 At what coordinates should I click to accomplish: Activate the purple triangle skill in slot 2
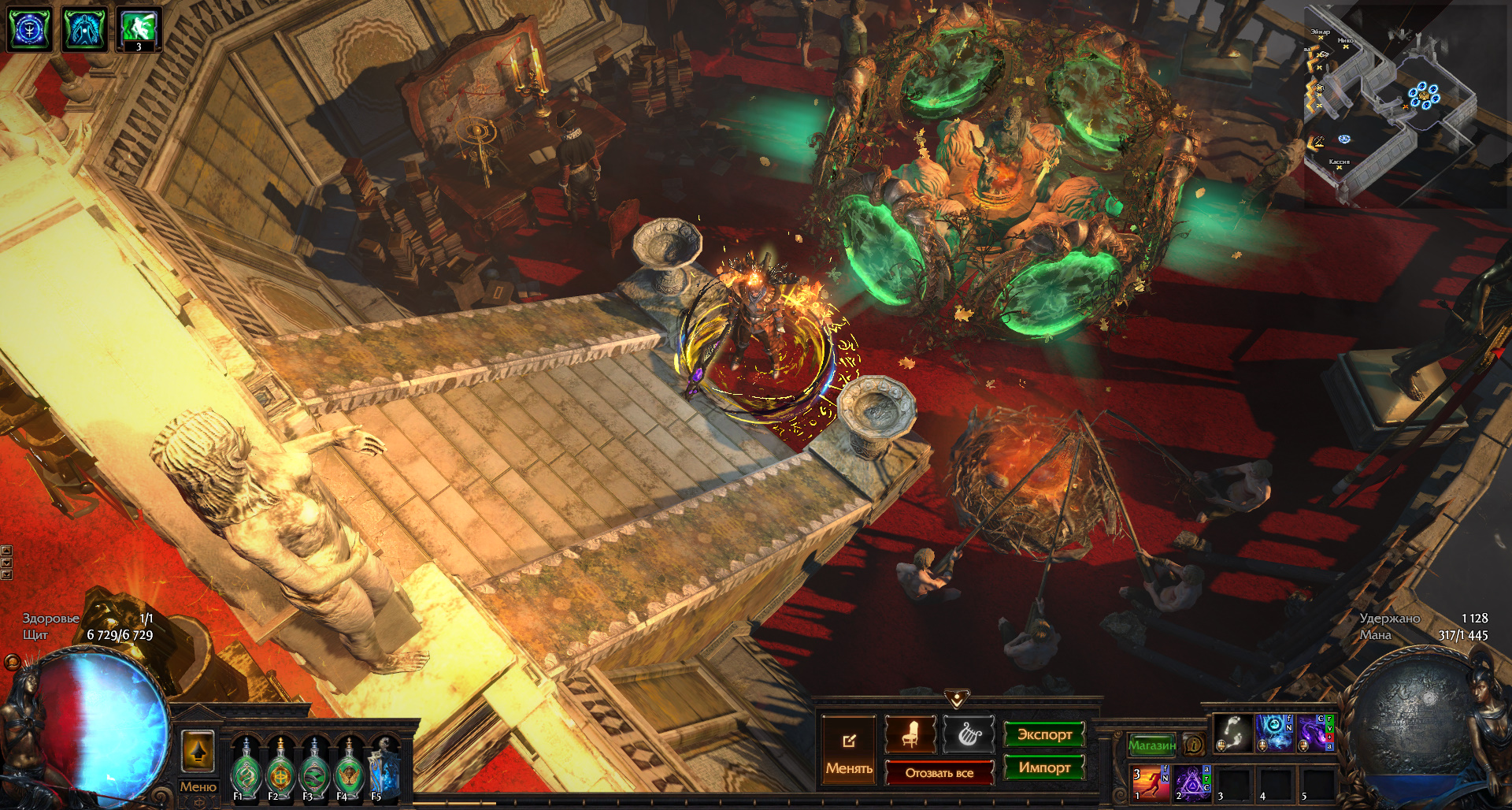1191,783
